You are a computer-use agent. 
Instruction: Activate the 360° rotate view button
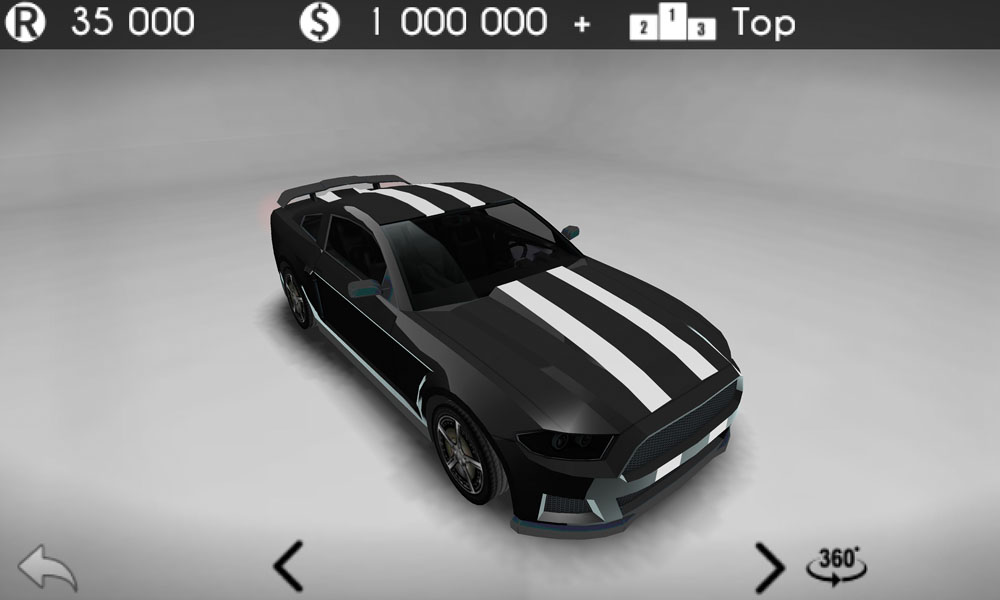click(836, 565)
